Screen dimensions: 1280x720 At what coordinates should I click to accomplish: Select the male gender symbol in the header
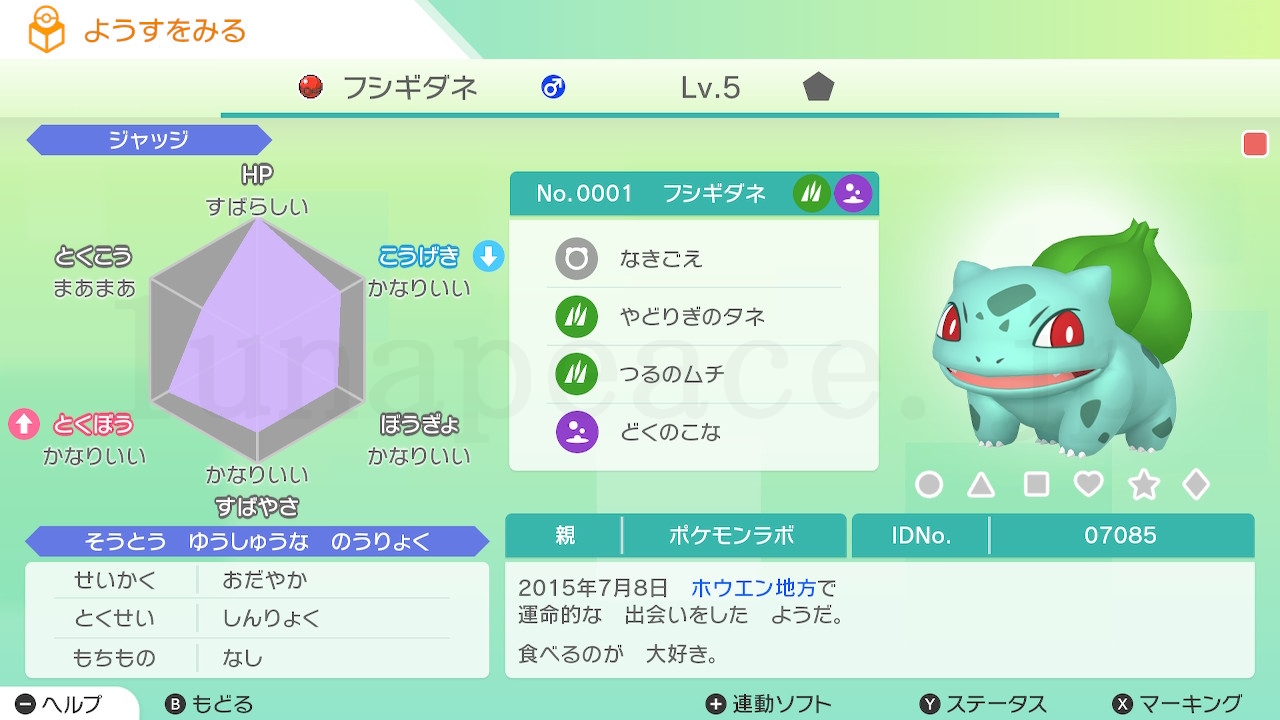coord(553,88)
